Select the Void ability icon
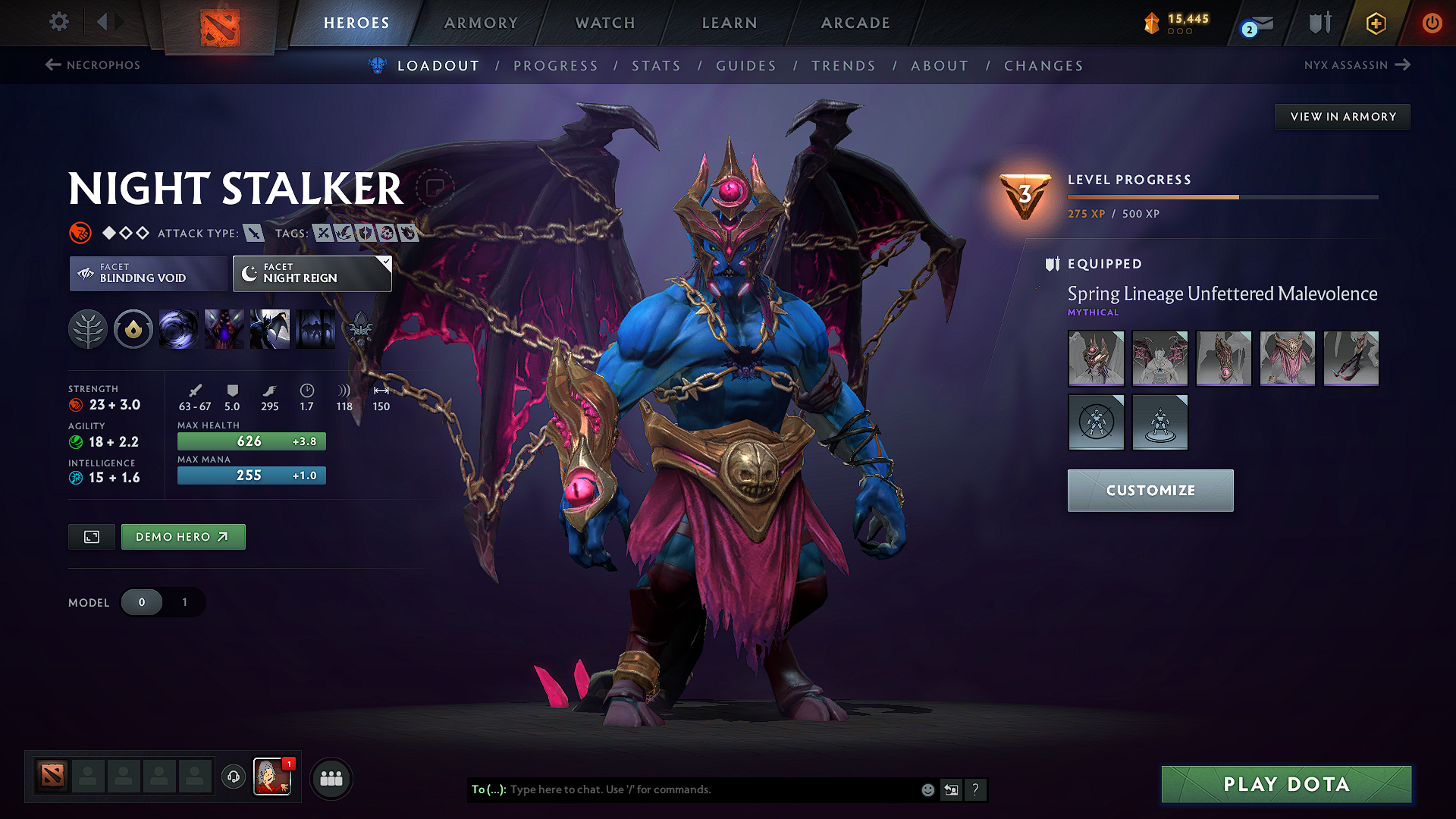This screenshot has width=1456, height=819. (179, 329)
